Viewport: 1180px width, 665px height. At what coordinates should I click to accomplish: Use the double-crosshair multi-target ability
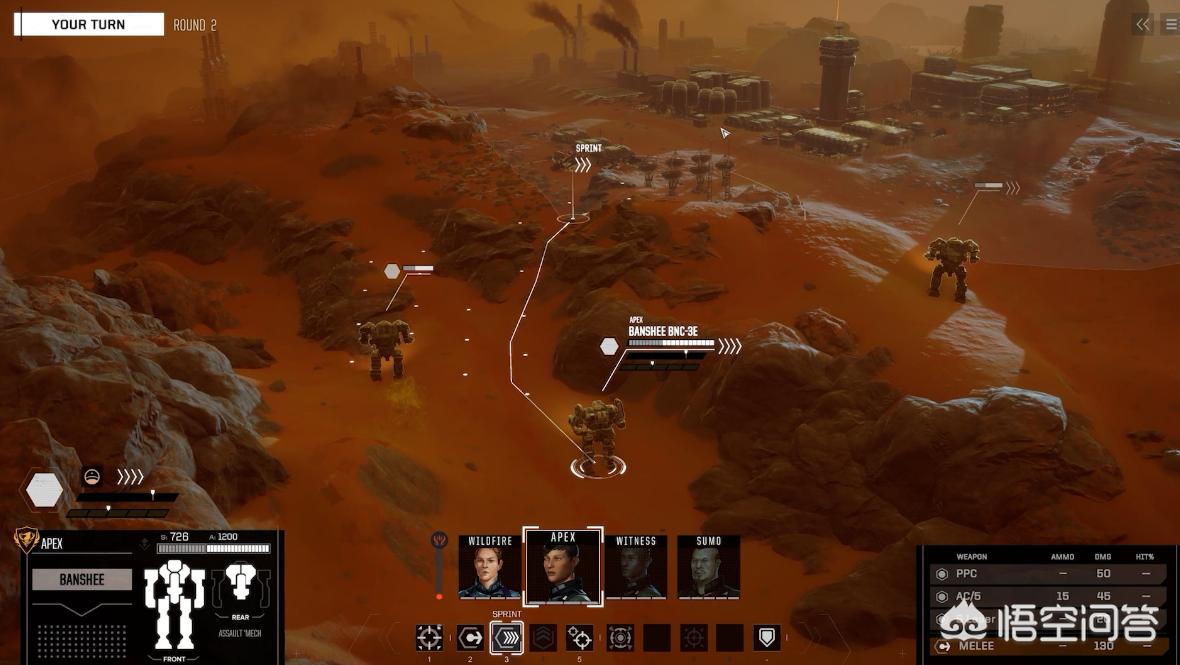pyautogui.click(x=580, y=638)
